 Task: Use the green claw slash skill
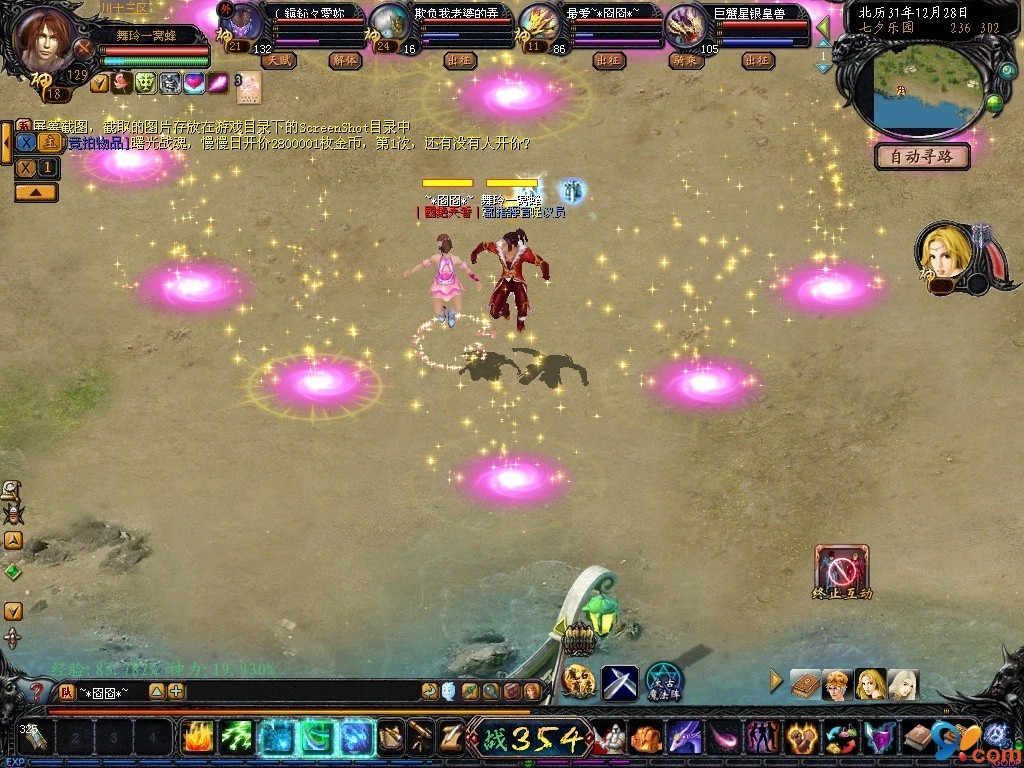click(x=236, y=737)
